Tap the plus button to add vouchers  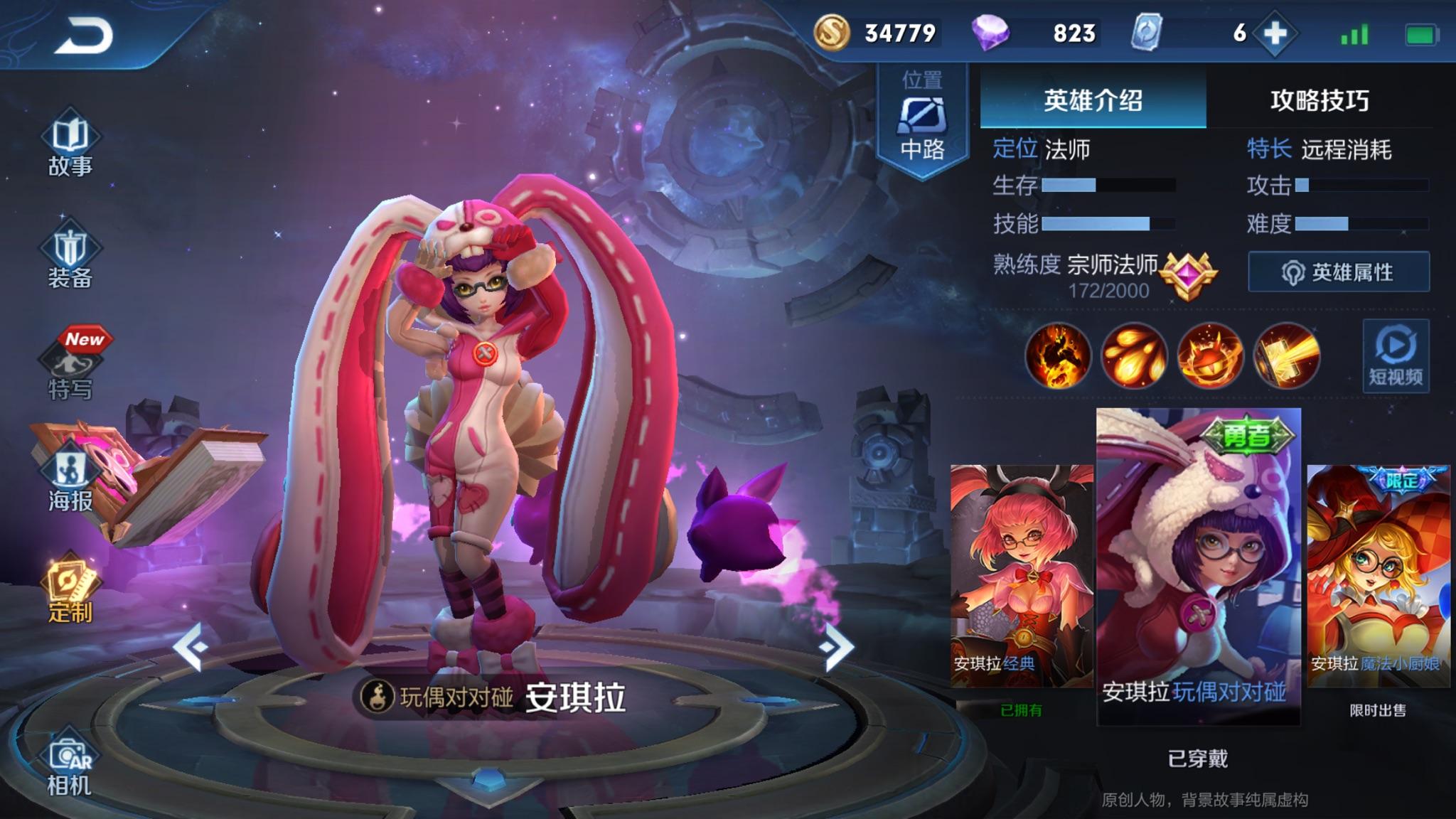click(x=1275, y=33)
